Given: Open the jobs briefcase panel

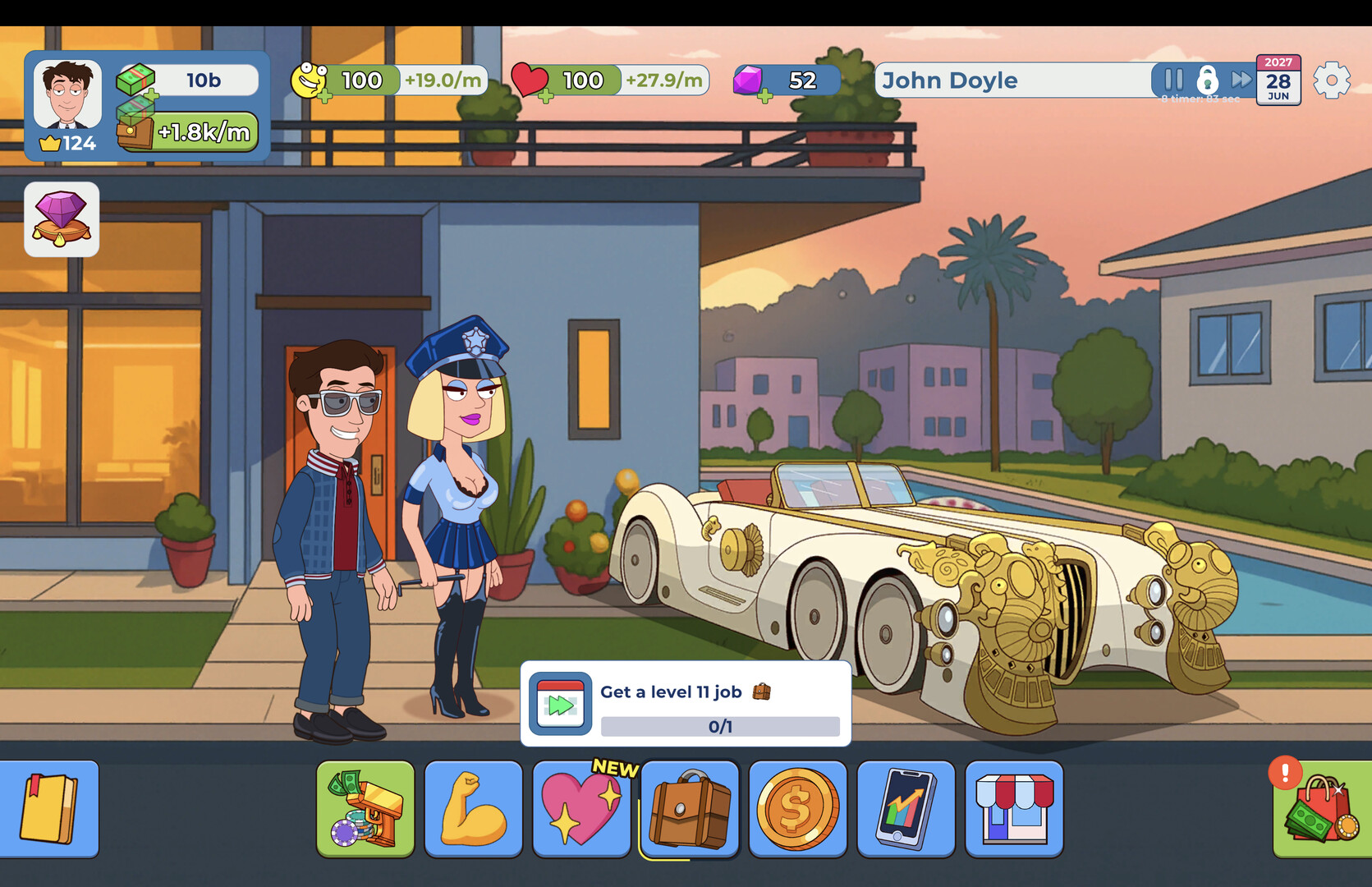Looking at the screenshot, I should click(x=690, y=808).
